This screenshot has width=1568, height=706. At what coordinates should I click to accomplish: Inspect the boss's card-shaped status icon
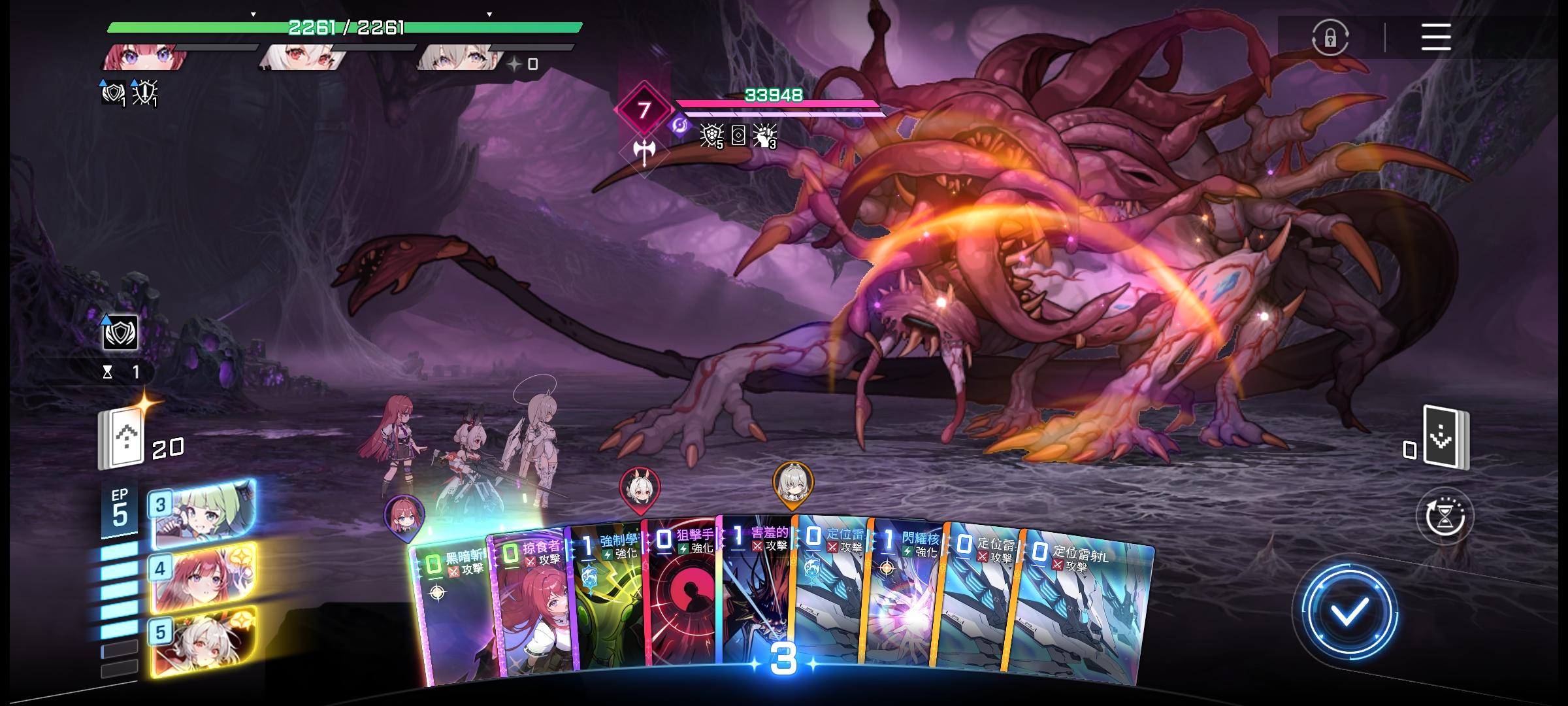(738, 135)
